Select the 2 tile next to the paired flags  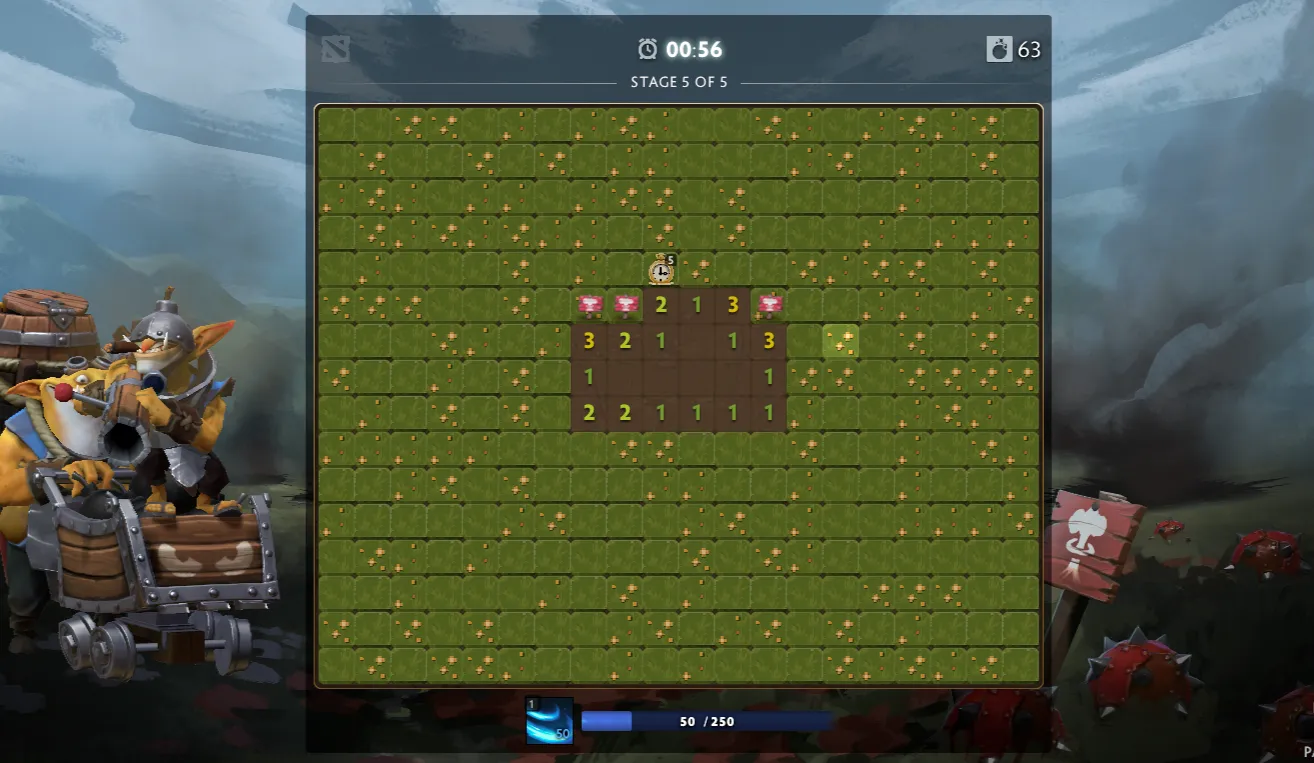pyautogui.click(x=661, y=305)
